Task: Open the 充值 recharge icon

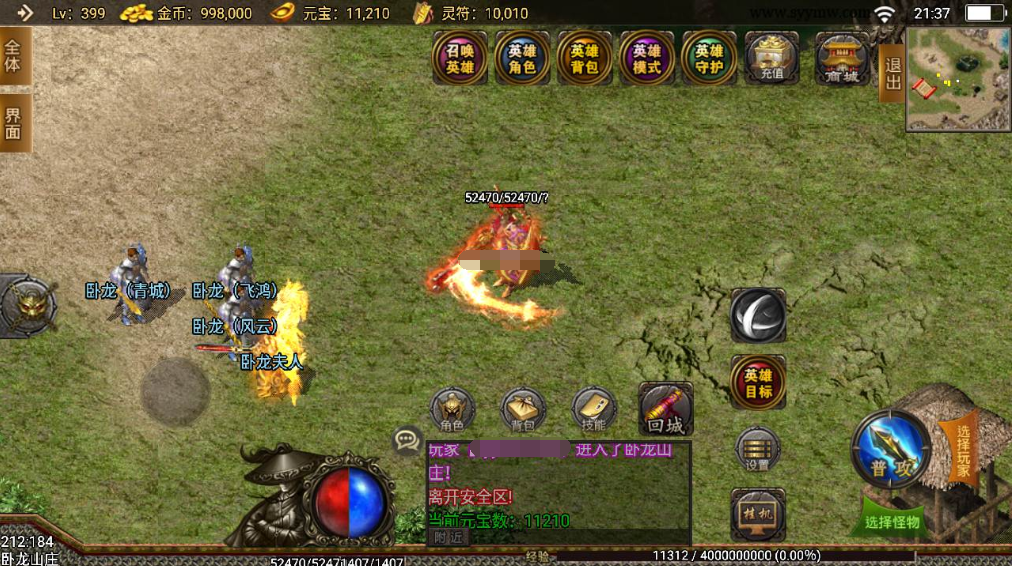Action: click(772, 58)
